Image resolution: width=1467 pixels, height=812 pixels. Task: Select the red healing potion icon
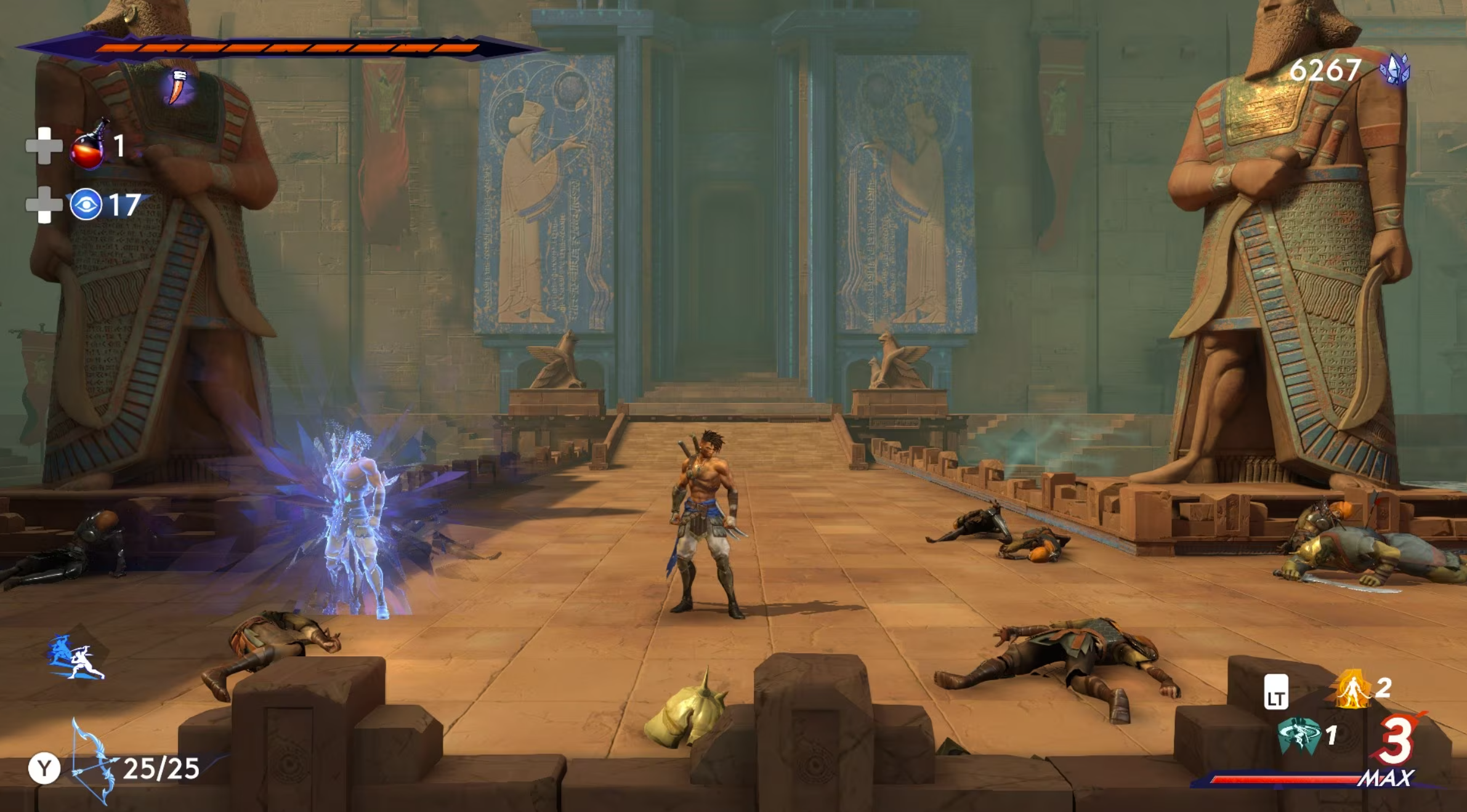(88, 146)
